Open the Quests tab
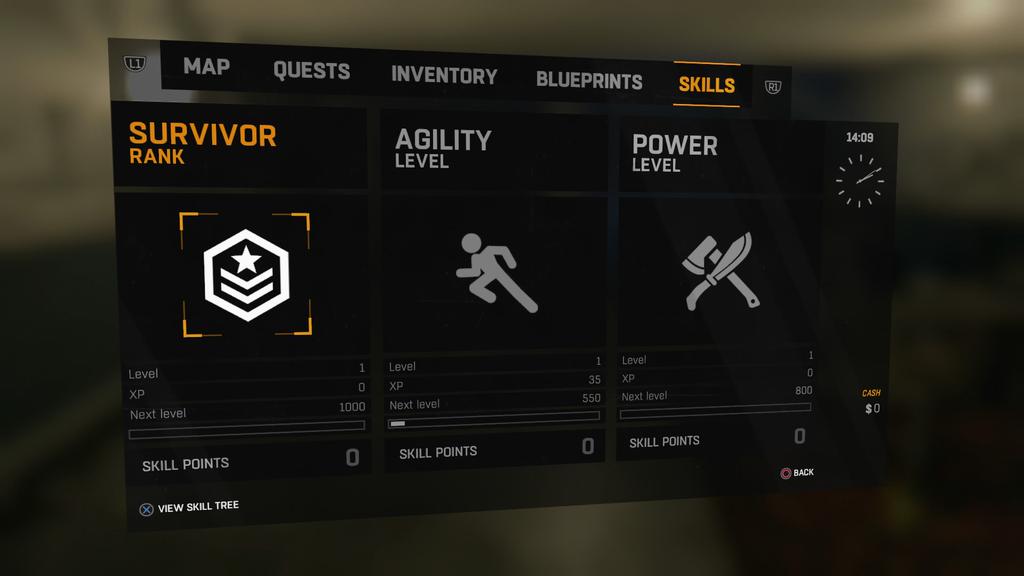 pyautogui.click(x=311, y=71)
